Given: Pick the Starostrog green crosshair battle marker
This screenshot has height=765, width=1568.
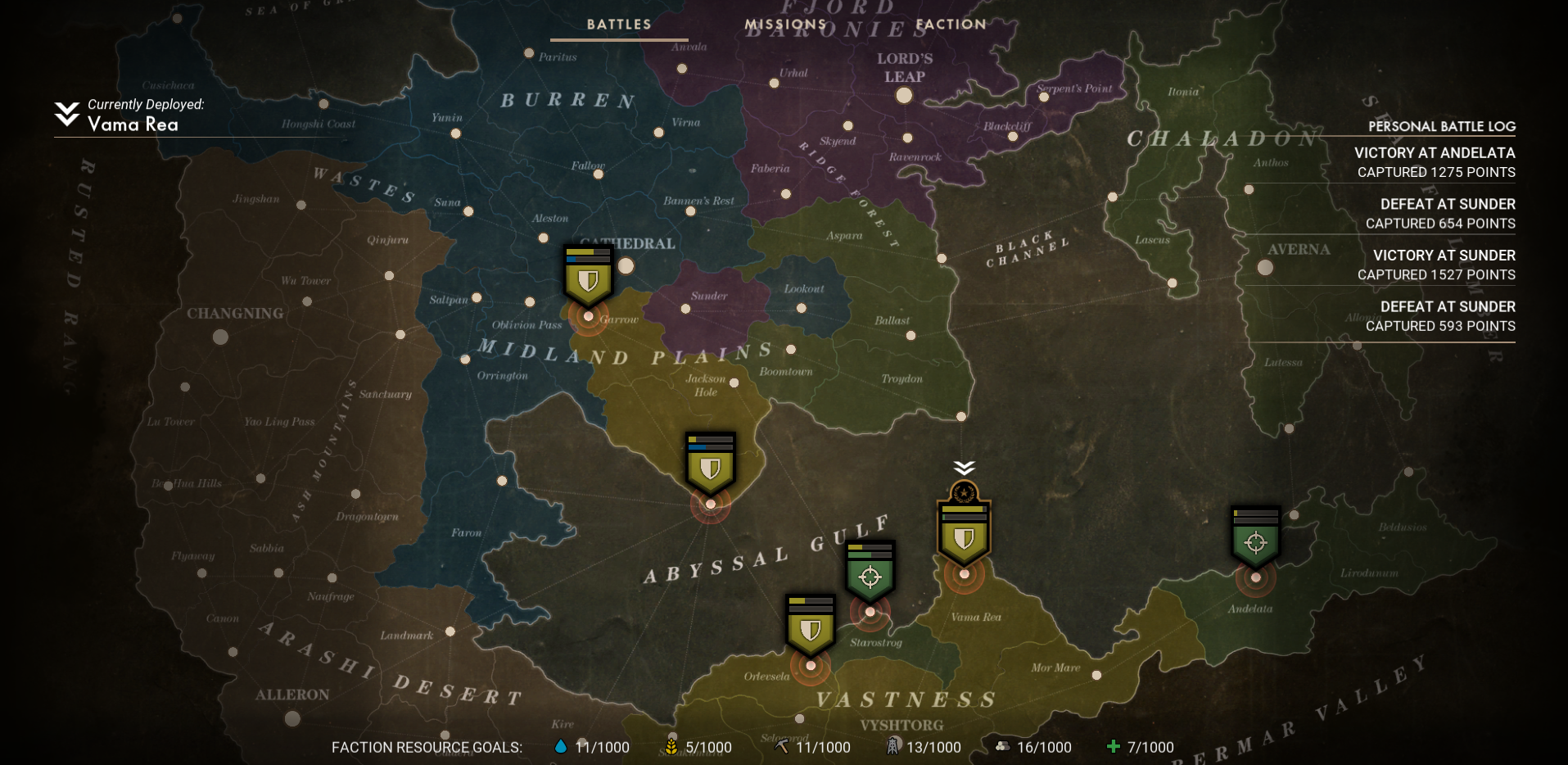Looking at the screenshot, I should [x=870, y=574].
